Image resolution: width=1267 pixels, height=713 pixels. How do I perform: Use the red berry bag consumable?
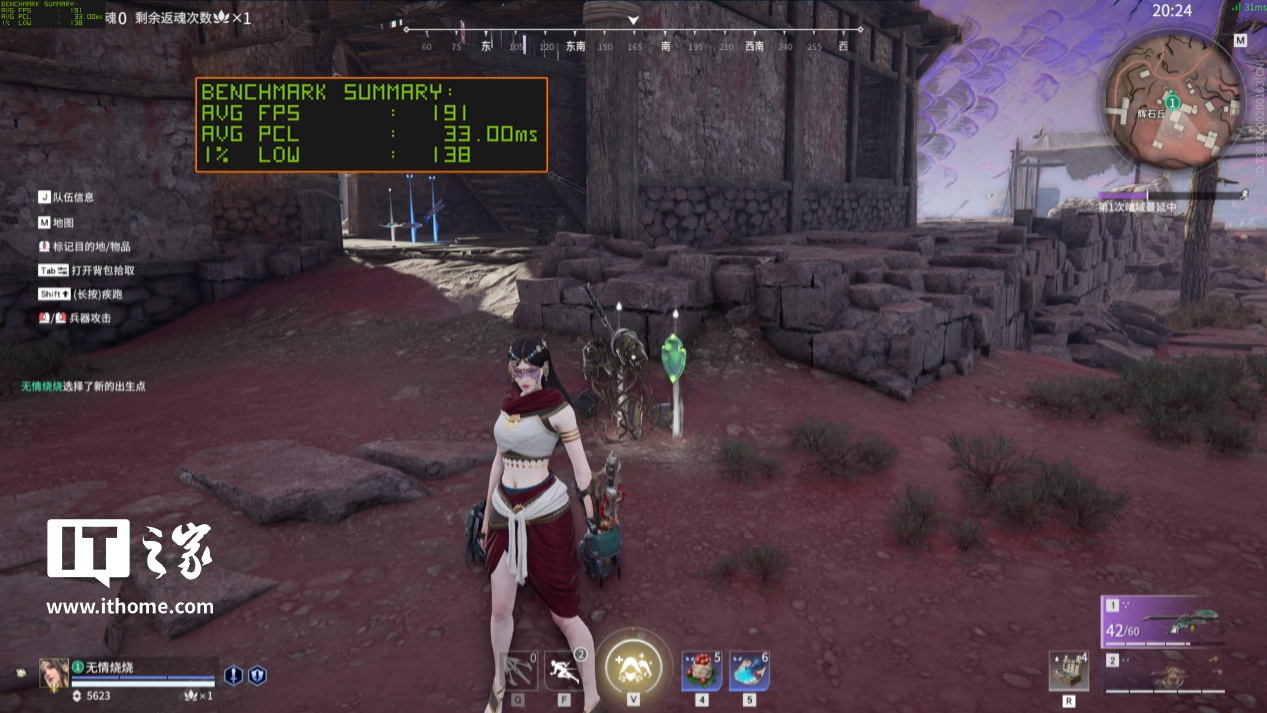tap(701, 670)
